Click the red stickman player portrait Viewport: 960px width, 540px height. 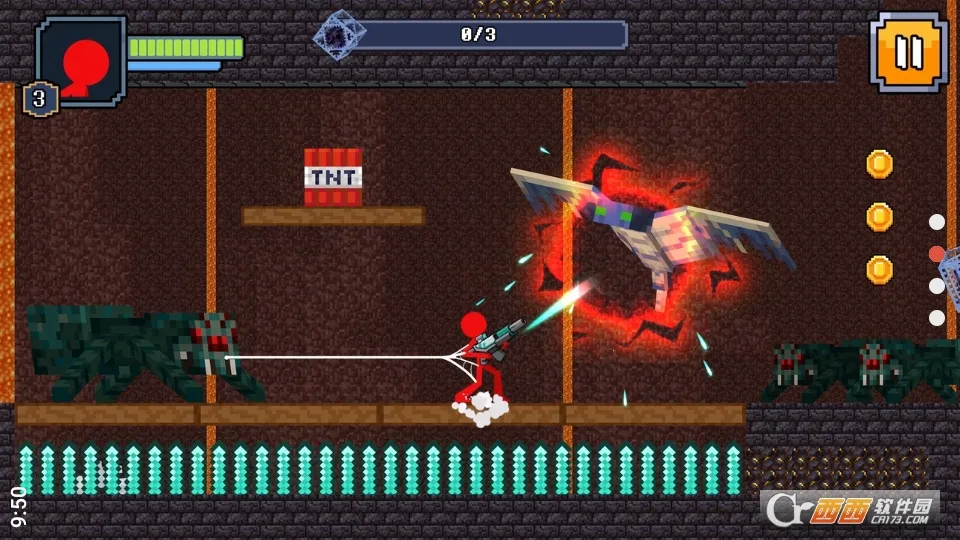(82, 56)
